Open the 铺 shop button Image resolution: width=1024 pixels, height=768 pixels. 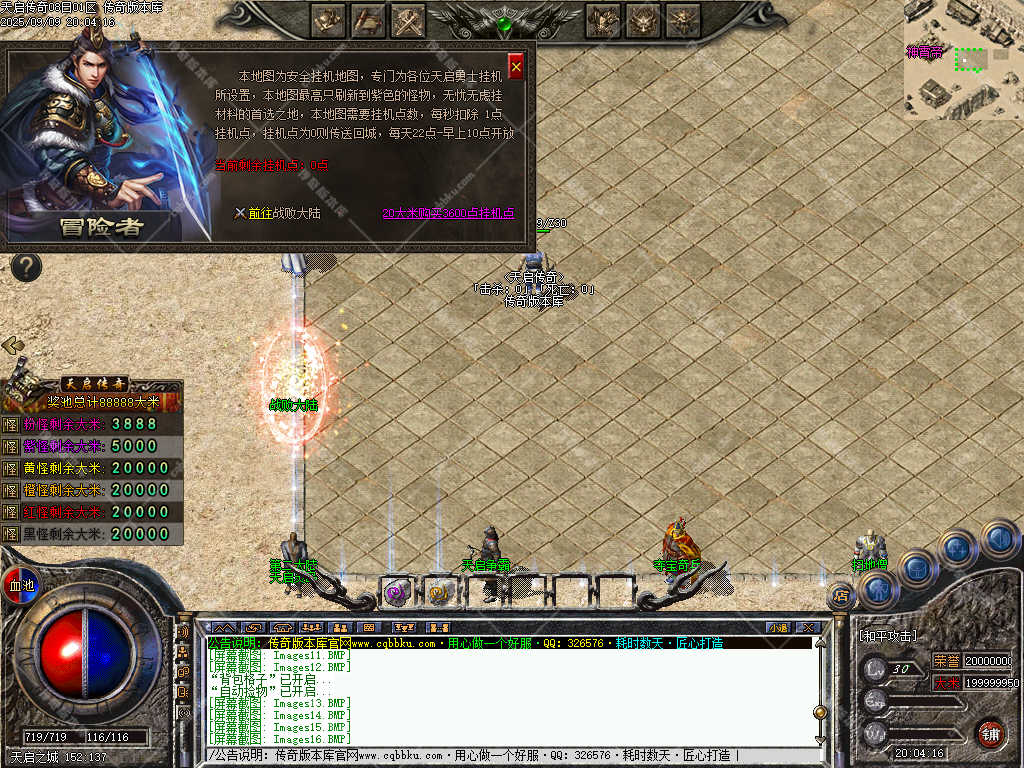click(989, 733)
